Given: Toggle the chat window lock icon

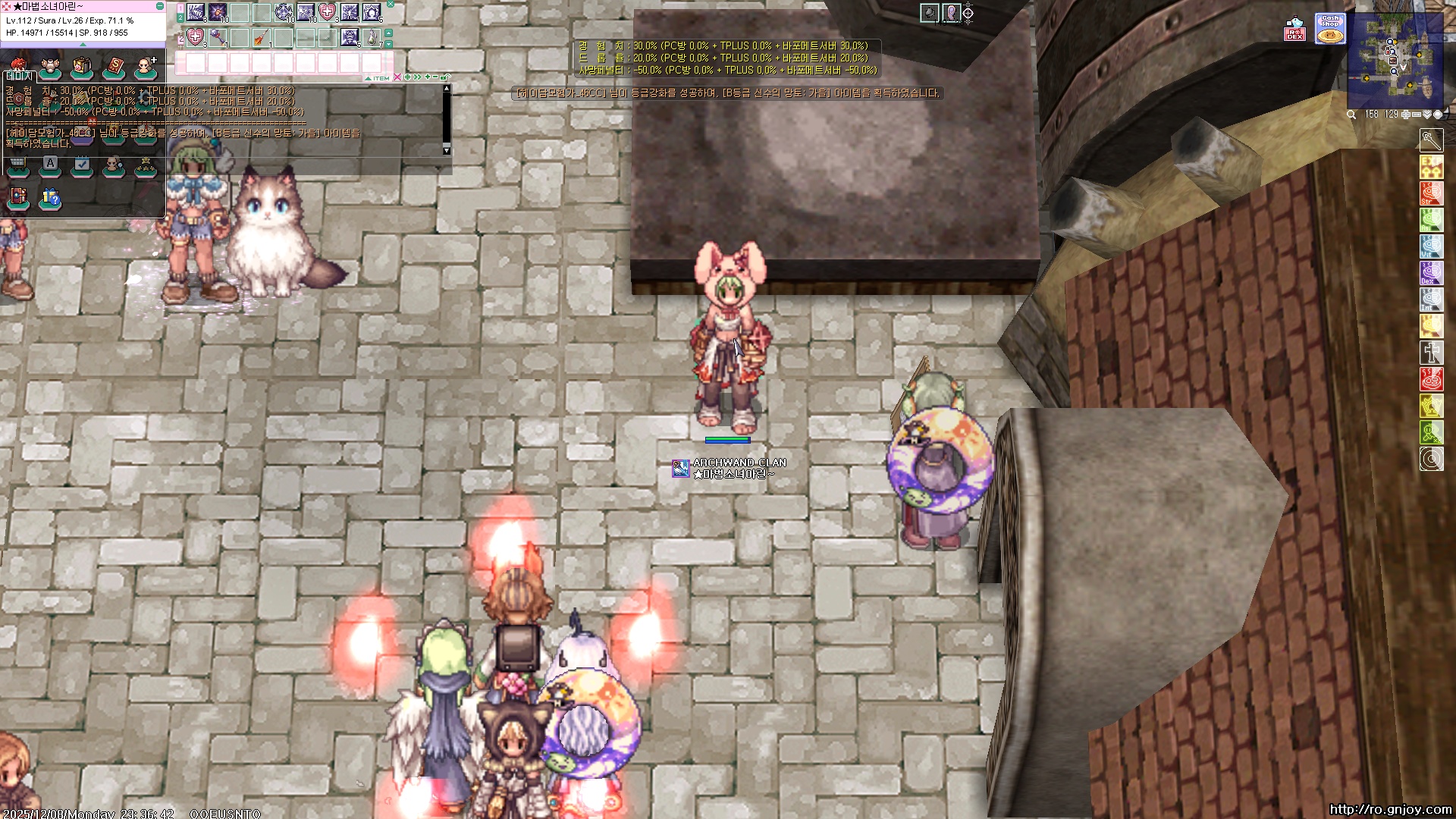Looking at the screenshot, I should [x=445, y=77].
